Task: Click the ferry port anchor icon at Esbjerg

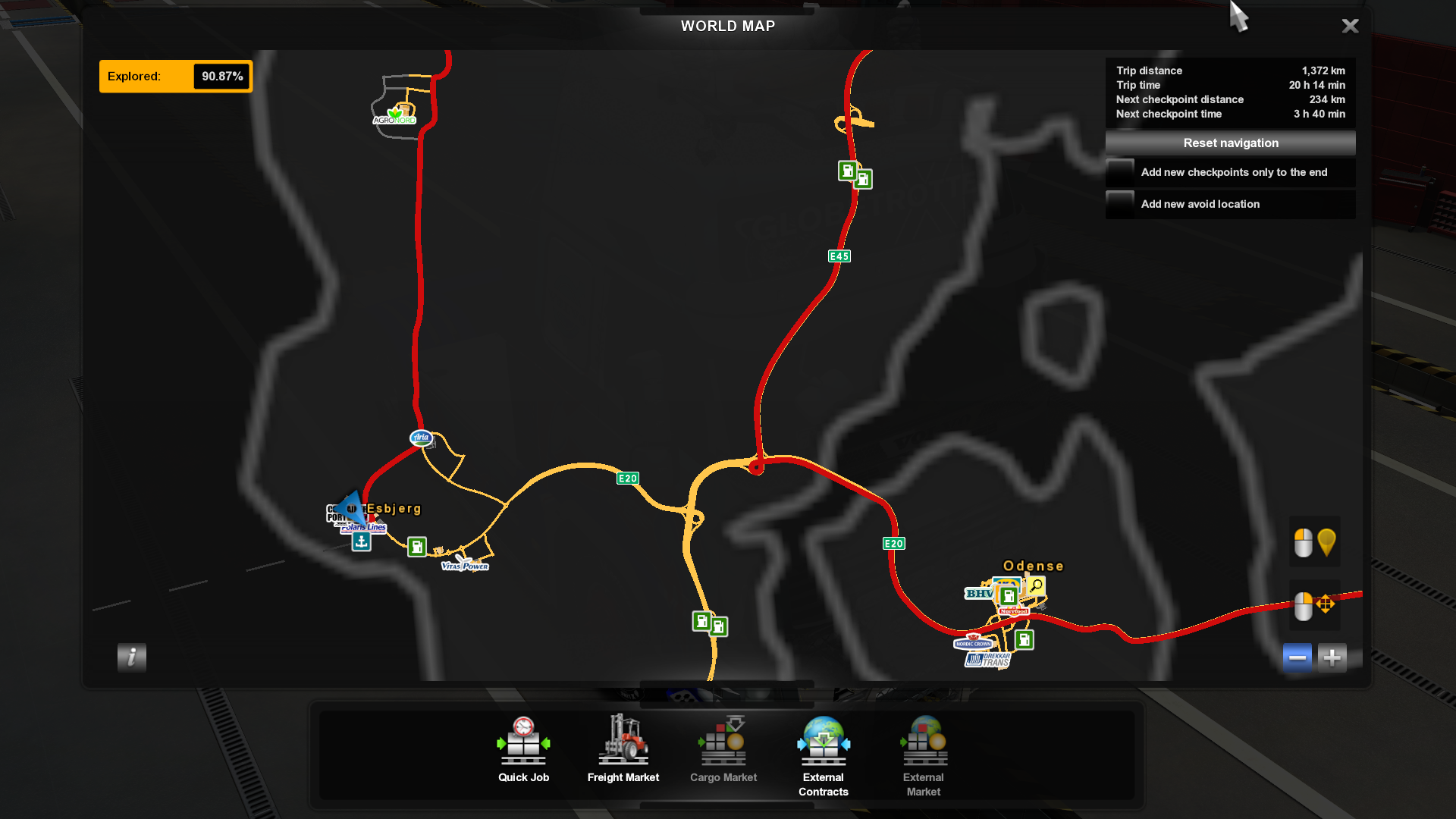Action: pos(361,540)
